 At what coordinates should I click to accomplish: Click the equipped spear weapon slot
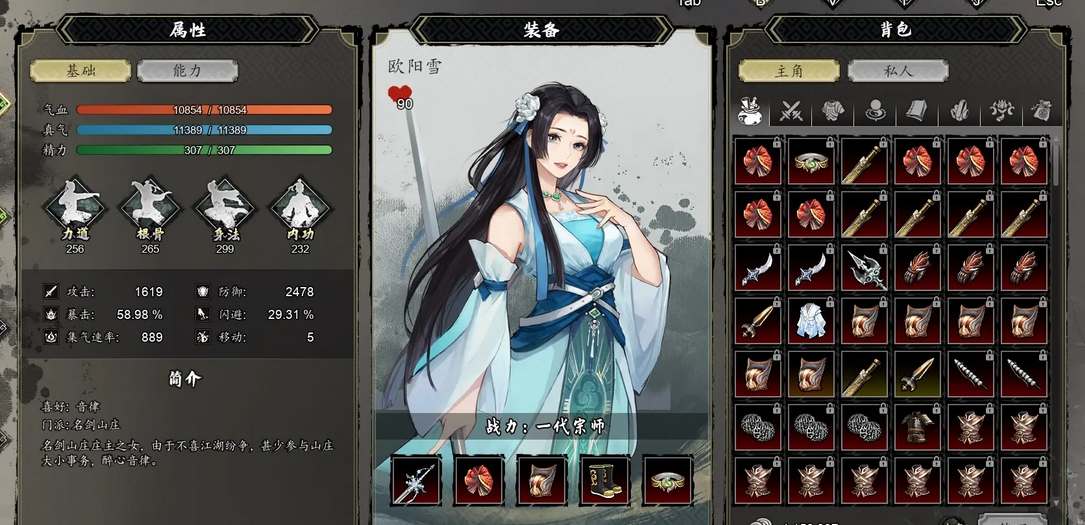click(x=416, y=481)
